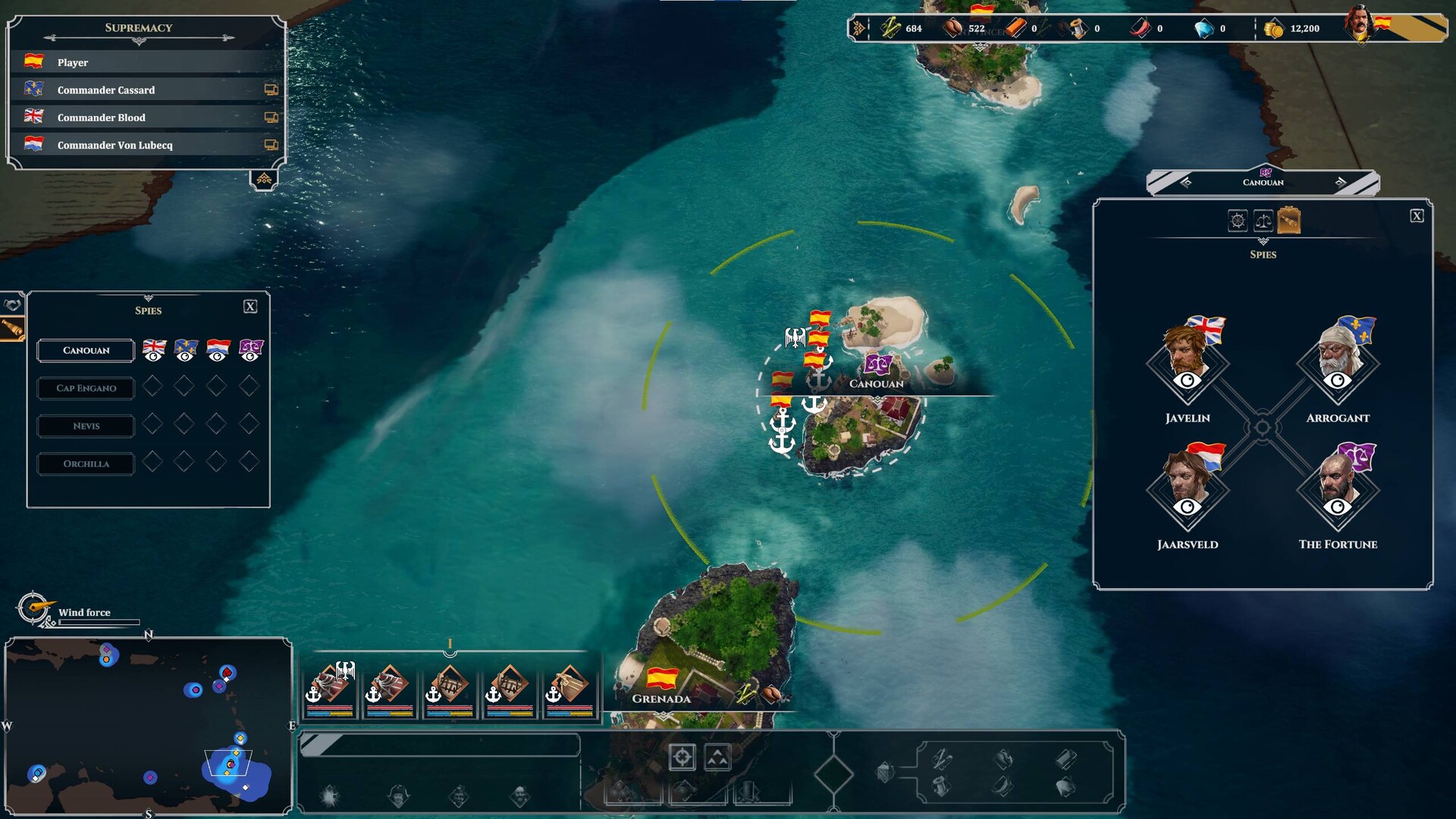Toggle the spy eye under The Fortune
1456x819 pixels.
coord(1337,509)
